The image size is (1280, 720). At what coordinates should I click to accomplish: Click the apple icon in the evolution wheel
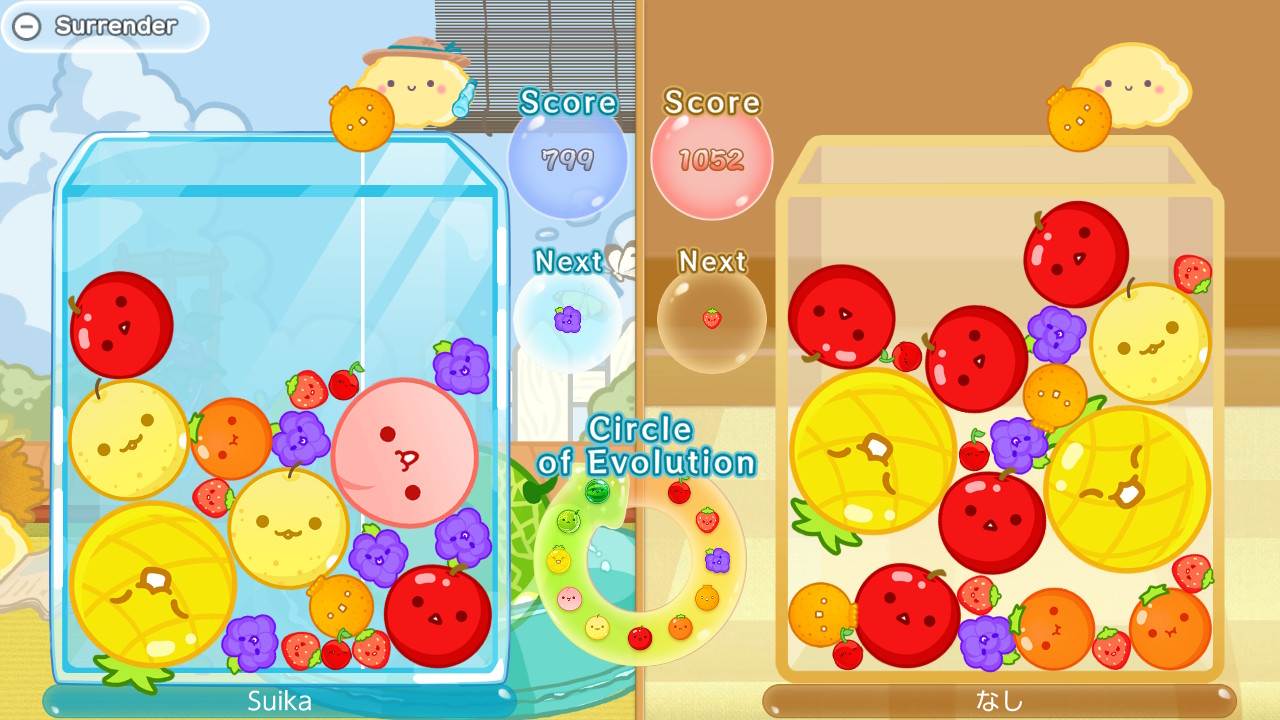pos(640,637)
